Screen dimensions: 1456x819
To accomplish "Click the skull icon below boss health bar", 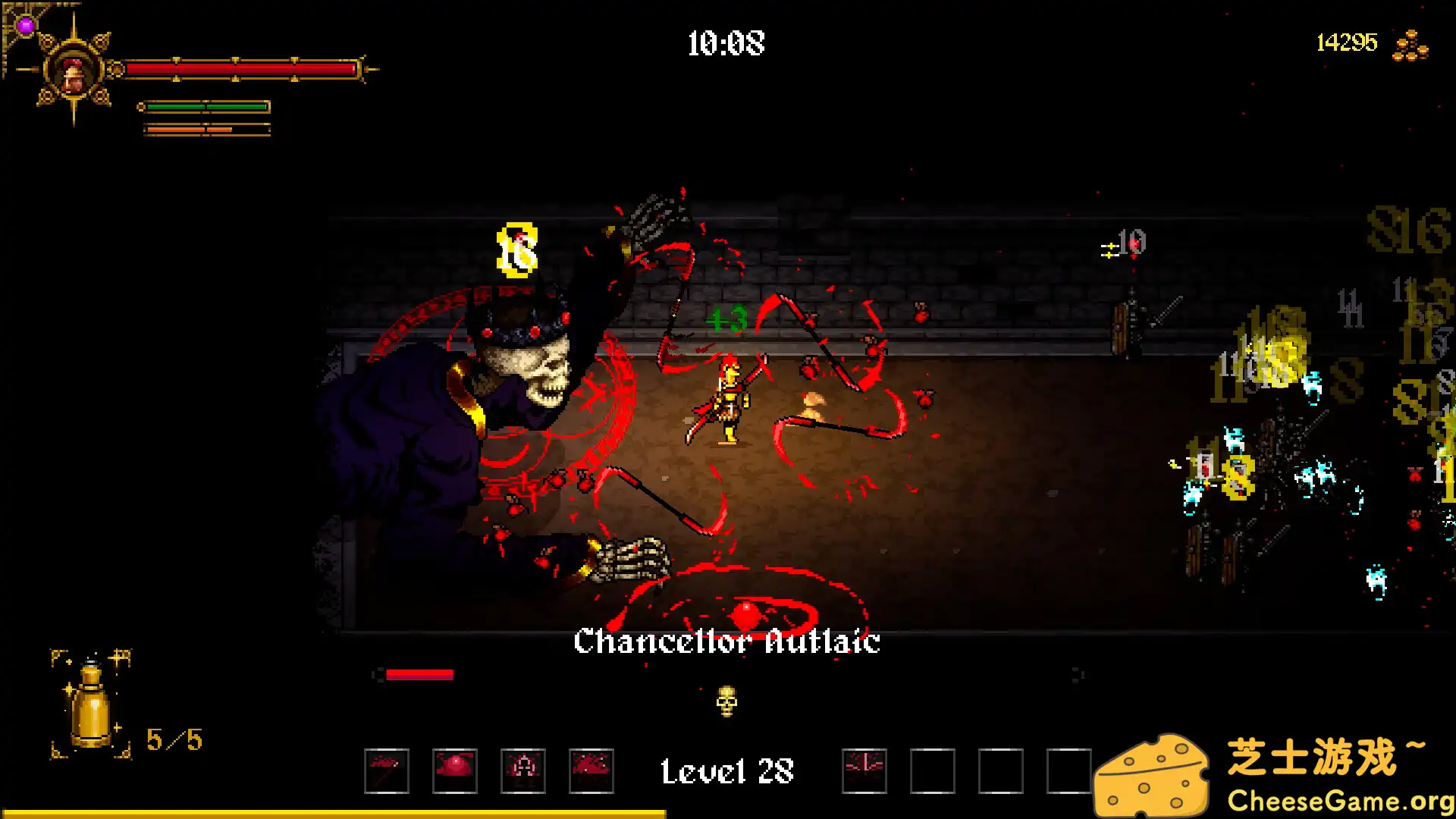I will (726, 701).
